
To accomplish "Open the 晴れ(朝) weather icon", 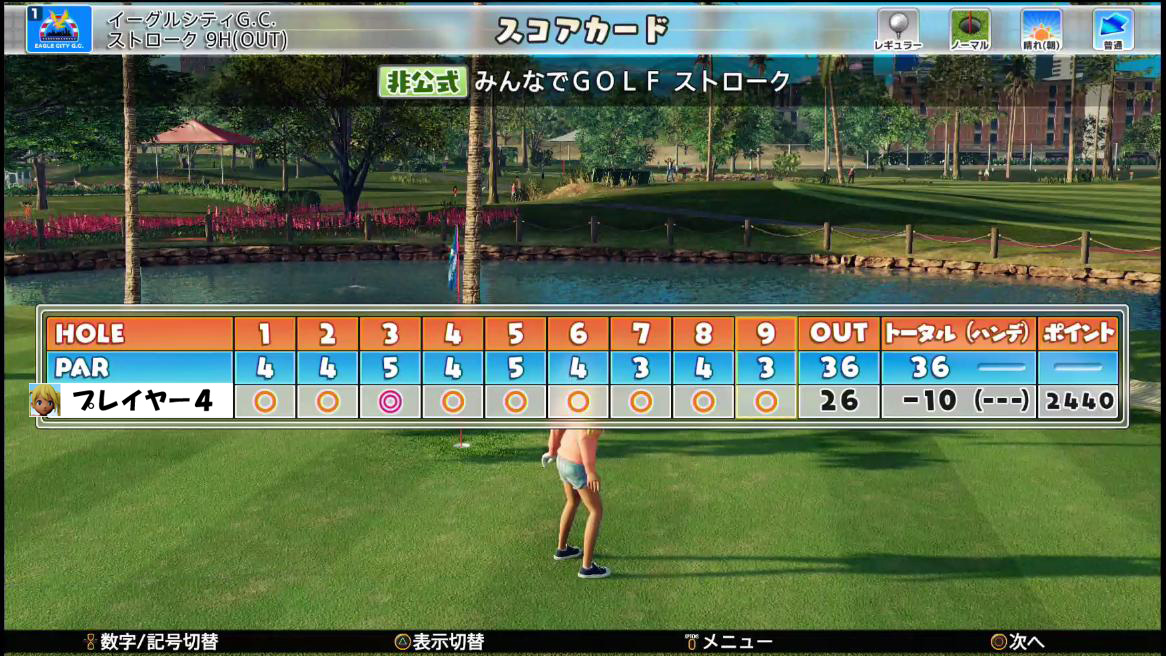I will (x=1041, y=28).
